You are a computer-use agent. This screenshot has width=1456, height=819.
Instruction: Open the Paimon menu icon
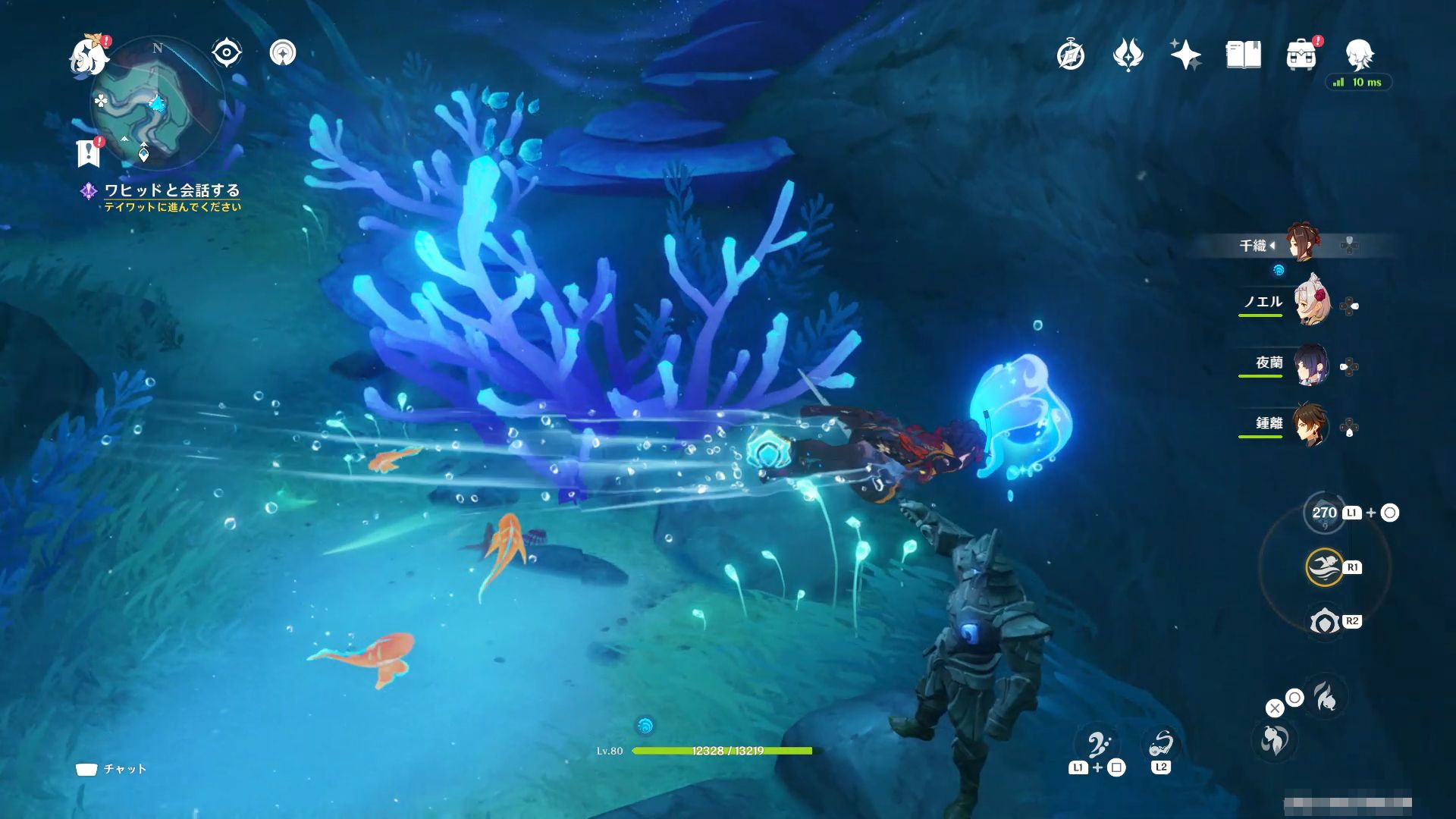pos(88,56)
